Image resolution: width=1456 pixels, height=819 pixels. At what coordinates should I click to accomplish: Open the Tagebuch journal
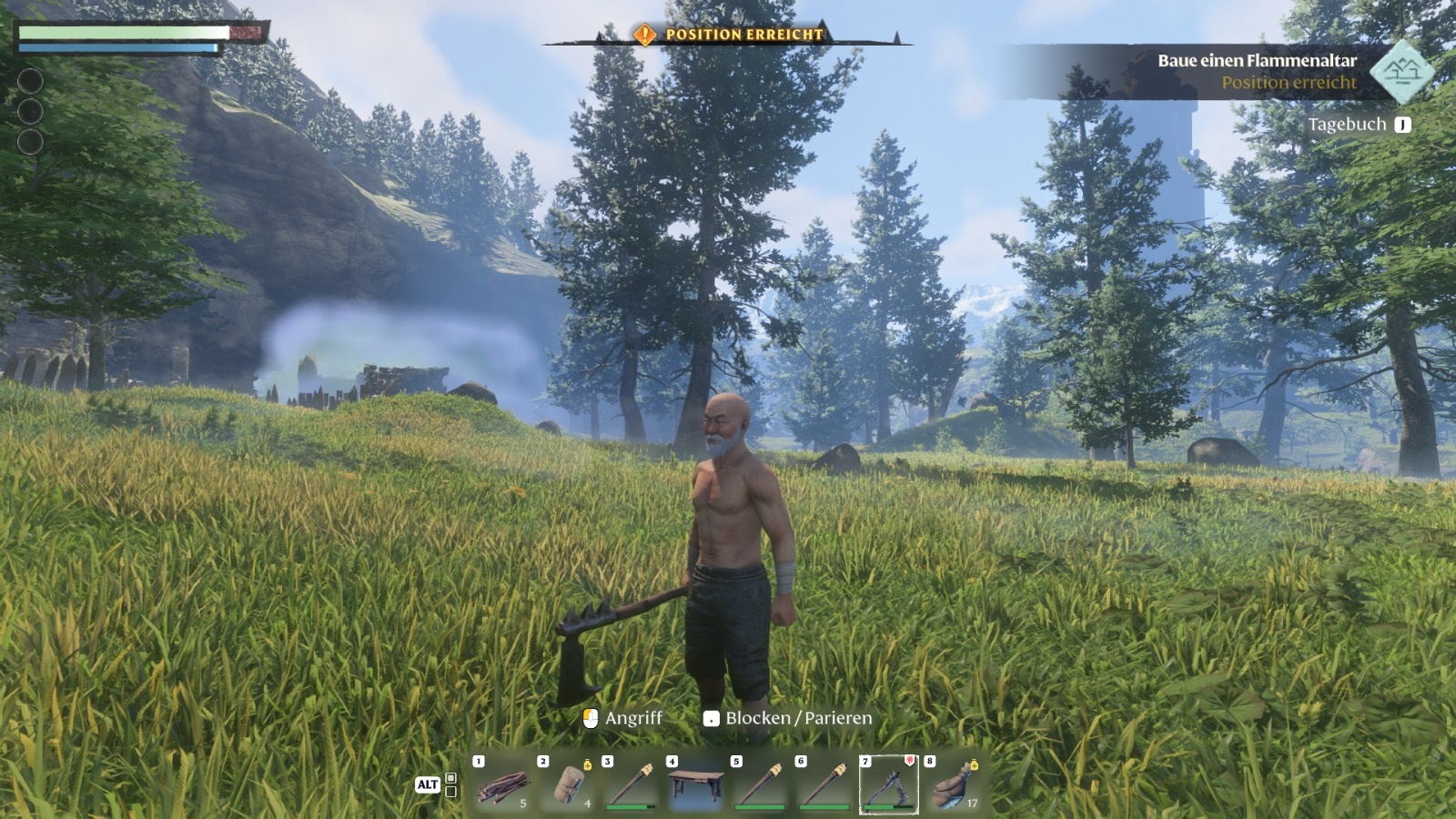[x=1349, y=124]
